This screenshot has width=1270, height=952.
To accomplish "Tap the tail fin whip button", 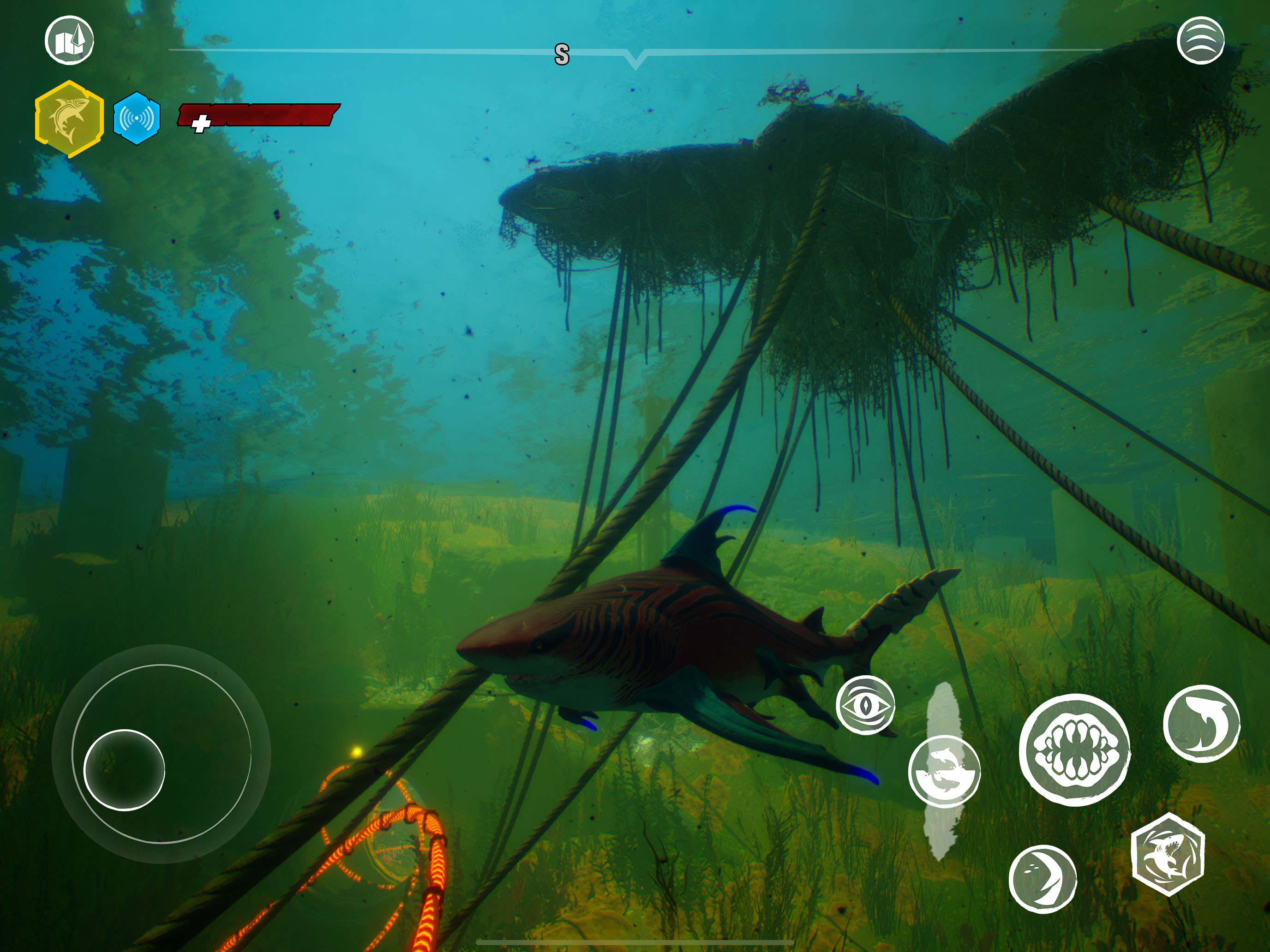I will coord(1042,879).
